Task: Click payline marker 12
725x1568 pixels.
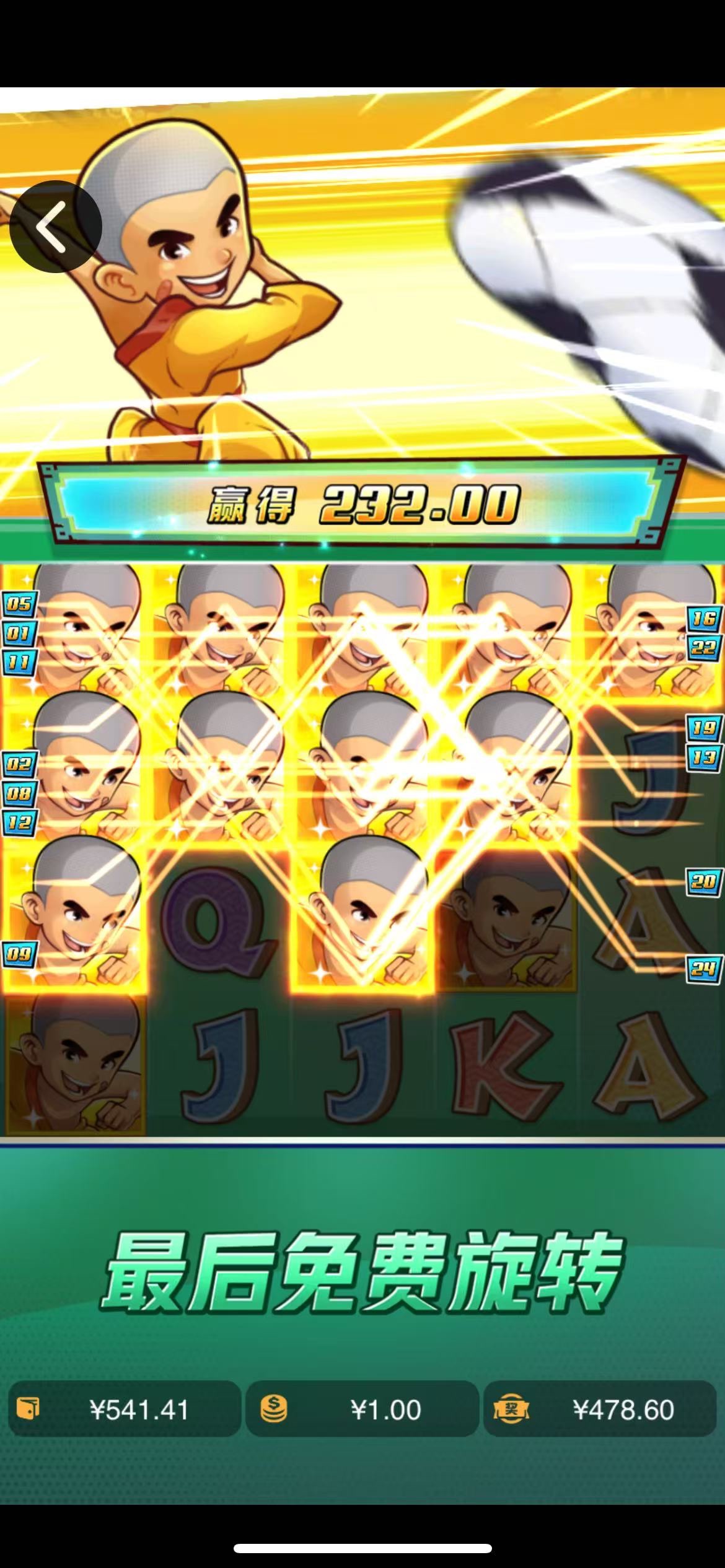Action: 19,823
